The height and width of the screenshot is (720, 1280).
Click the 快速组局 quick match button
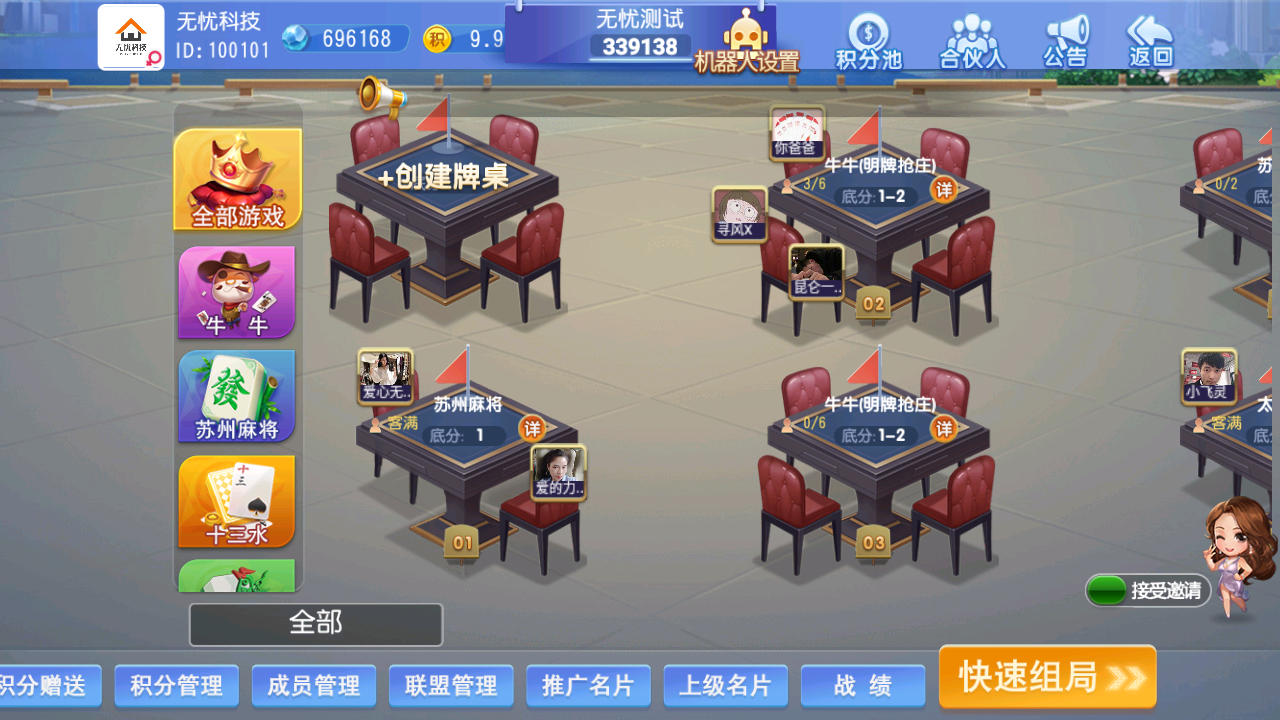pos(1046,676)
